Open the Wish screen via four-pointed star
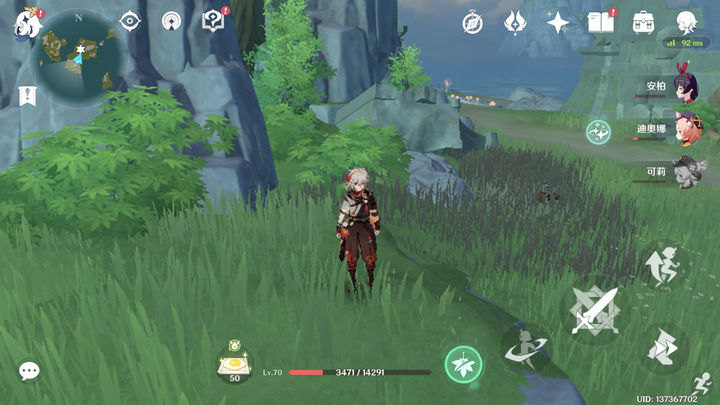720x405 pixels. point(557,22)
